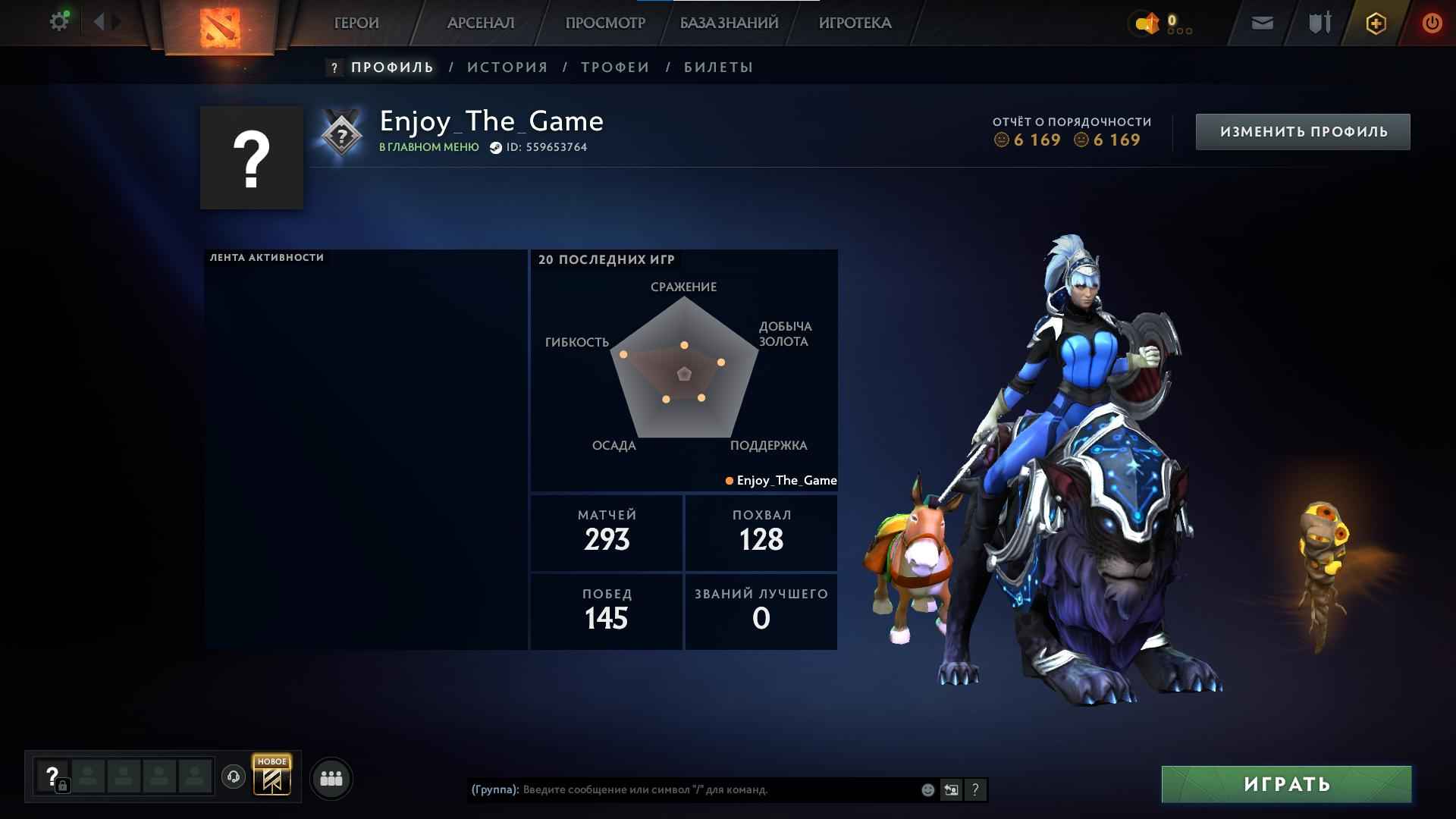The height and width of the screenshot is (819, 1456).
Task: Click the screenshot icon in the chat bar
Action: tap(950, 789)
